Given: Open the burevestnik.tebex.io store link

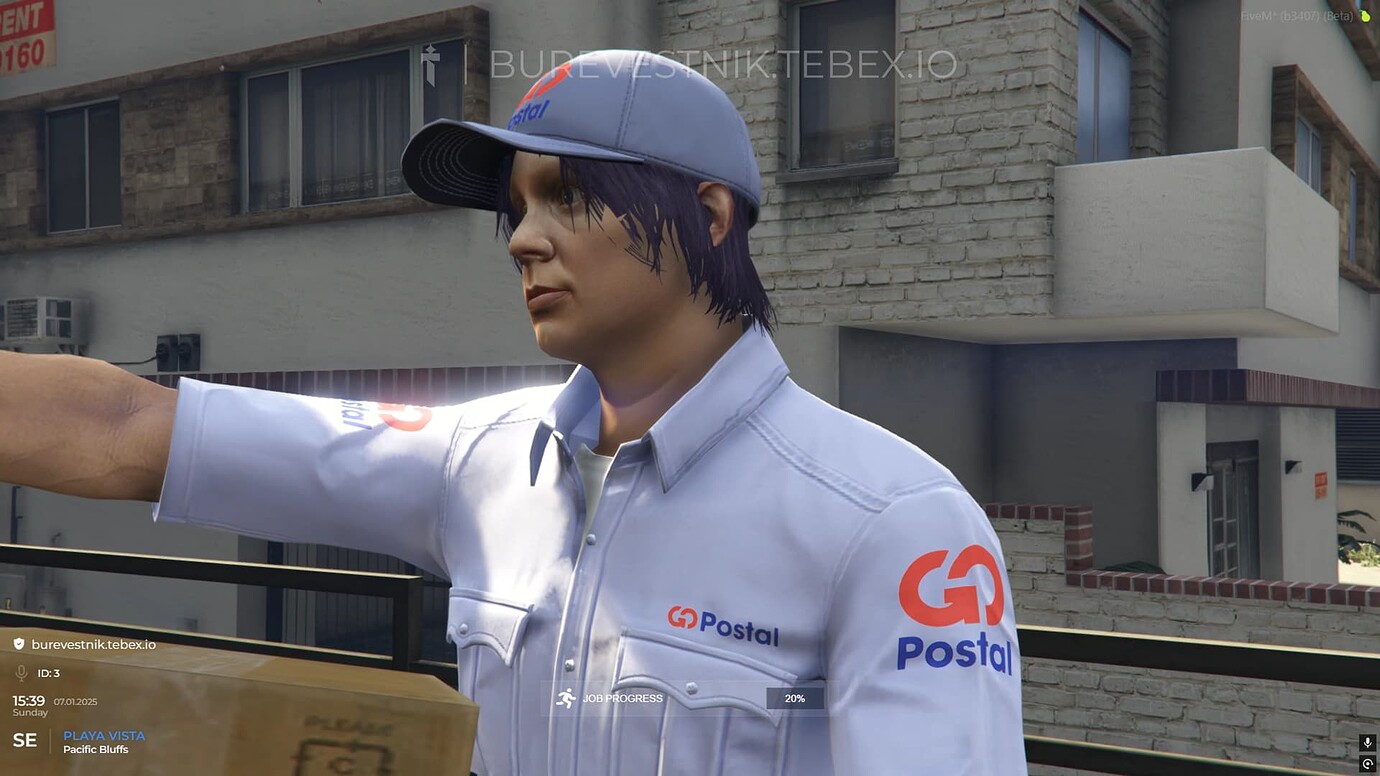Looking at the screenshot, I should pyautogui.click(x=95, y=644).
